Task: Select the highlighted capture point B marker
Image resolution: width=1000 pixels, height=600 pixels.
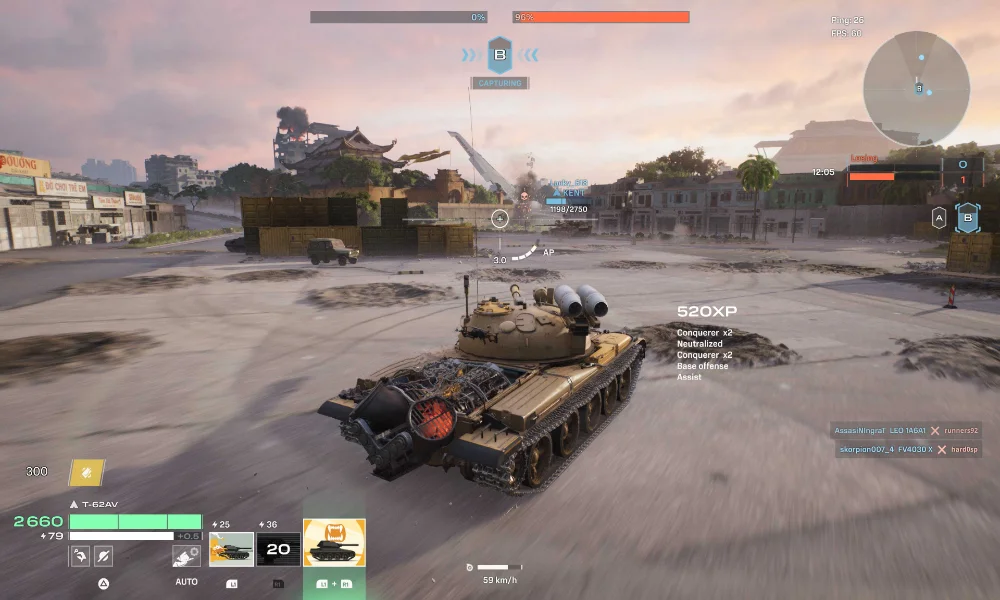Action: tap(967, 218)
